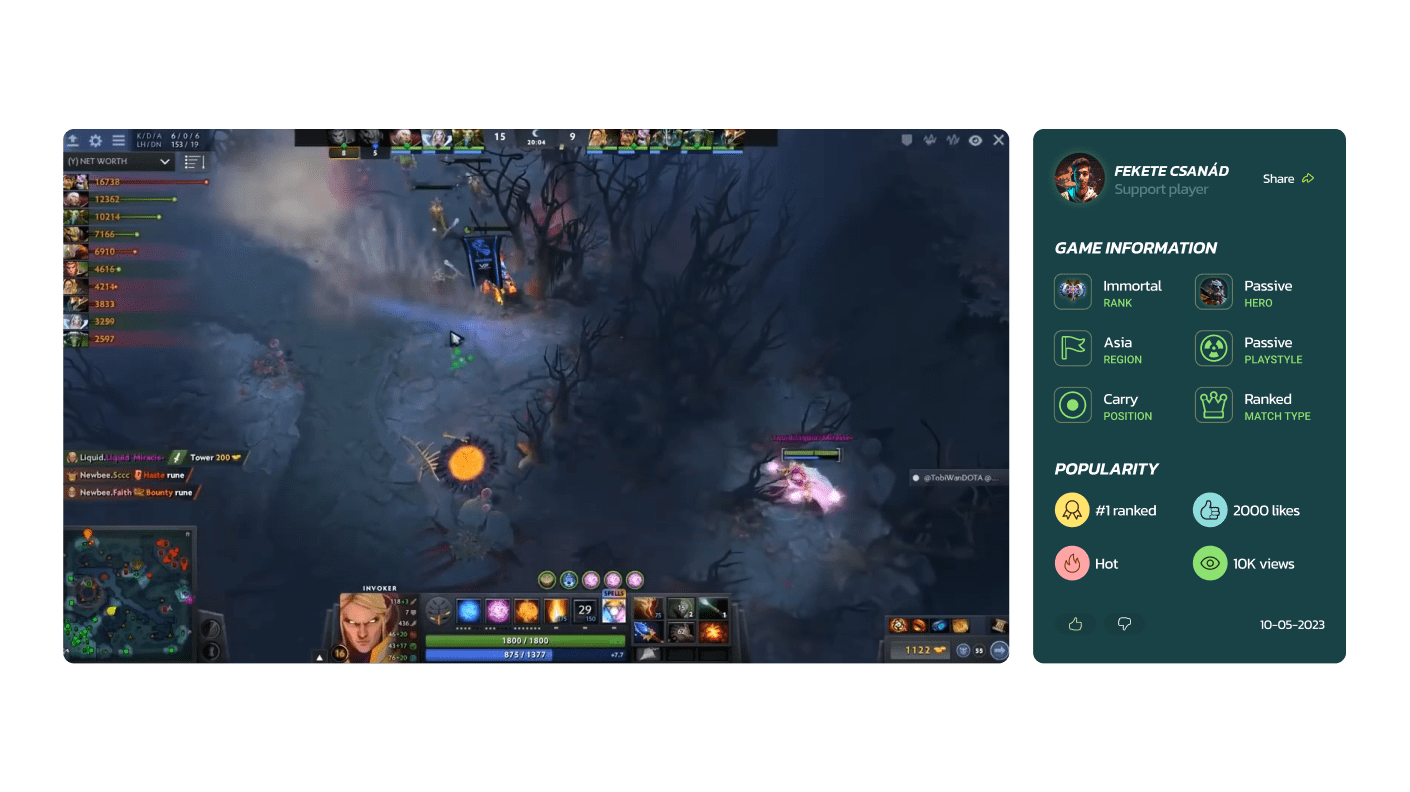
Task: Select Invoker's Exort ability icon
Action: (x=527, y=609)
